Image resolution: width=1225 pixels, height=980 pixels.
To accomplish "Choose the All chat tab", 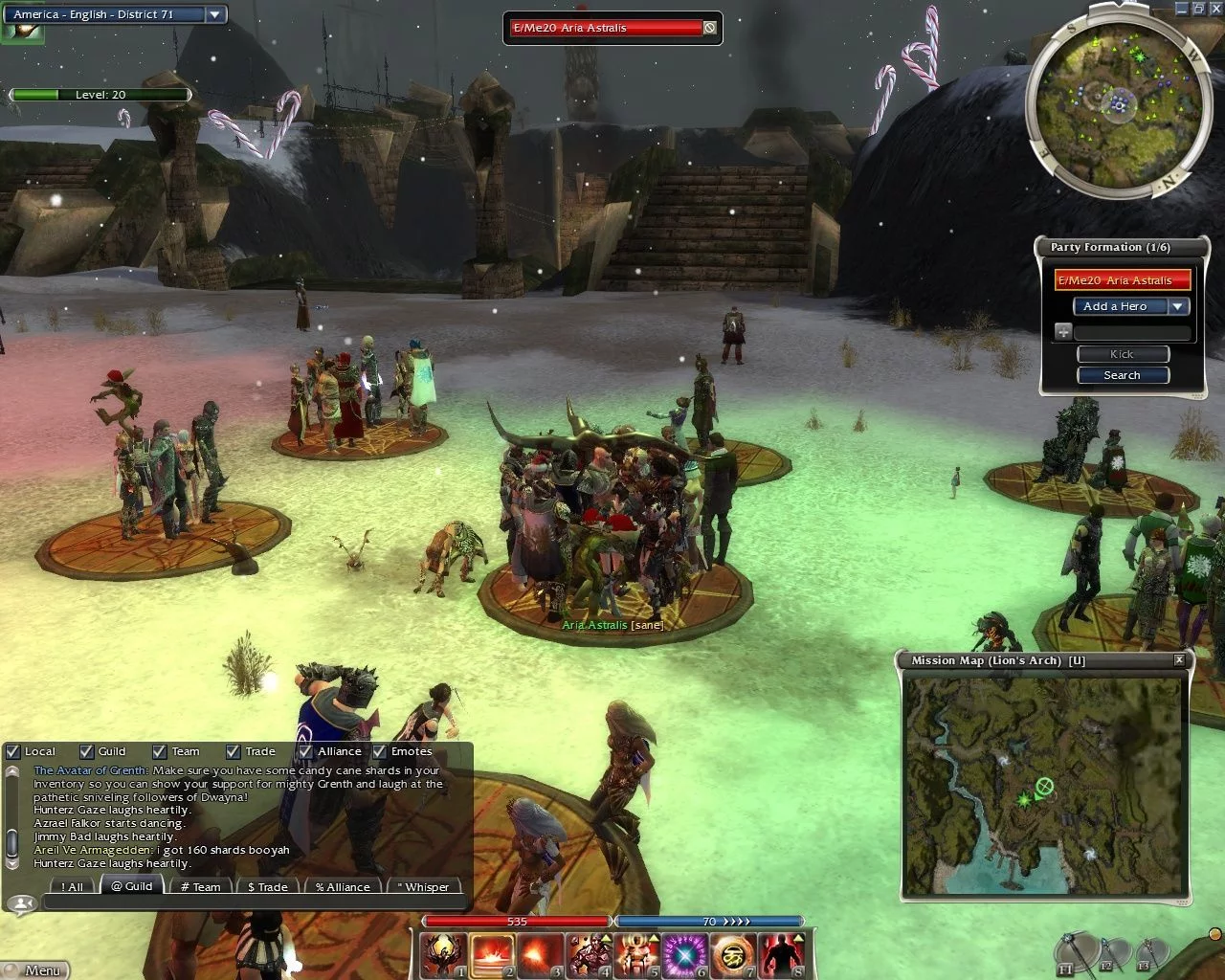I will pos(72,886).
